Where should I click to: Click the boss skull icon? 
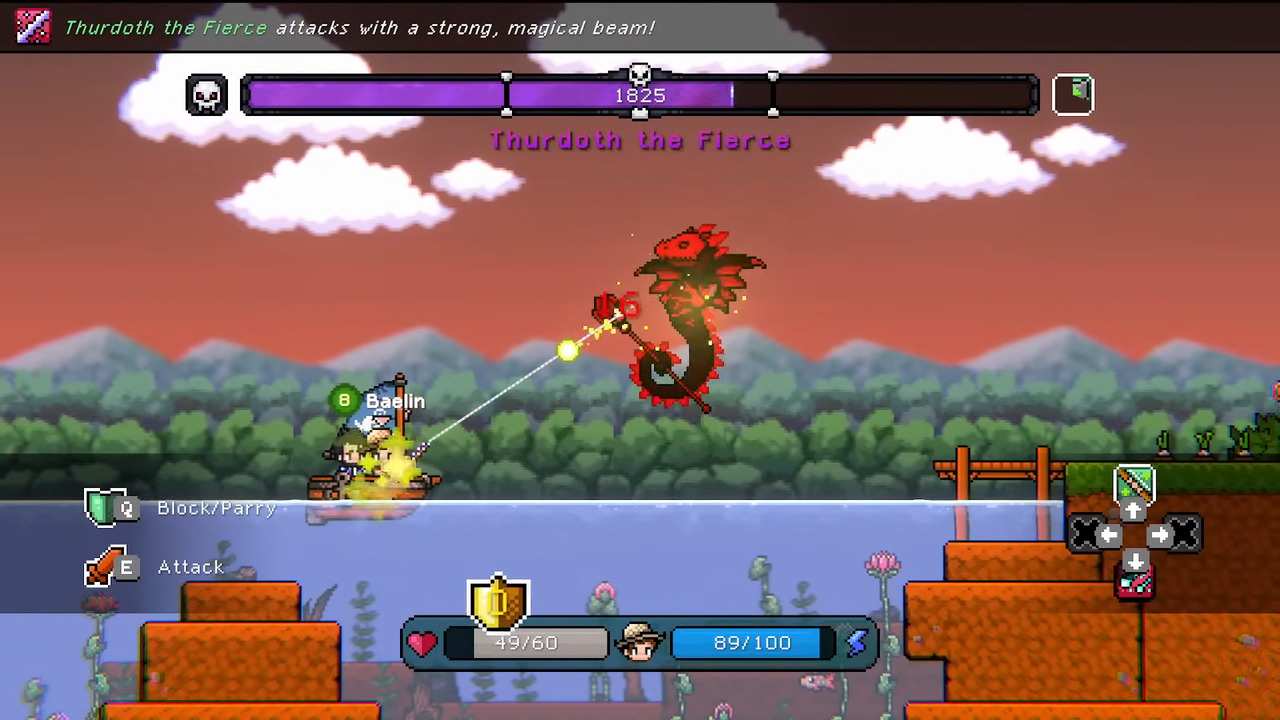point(206,95)
